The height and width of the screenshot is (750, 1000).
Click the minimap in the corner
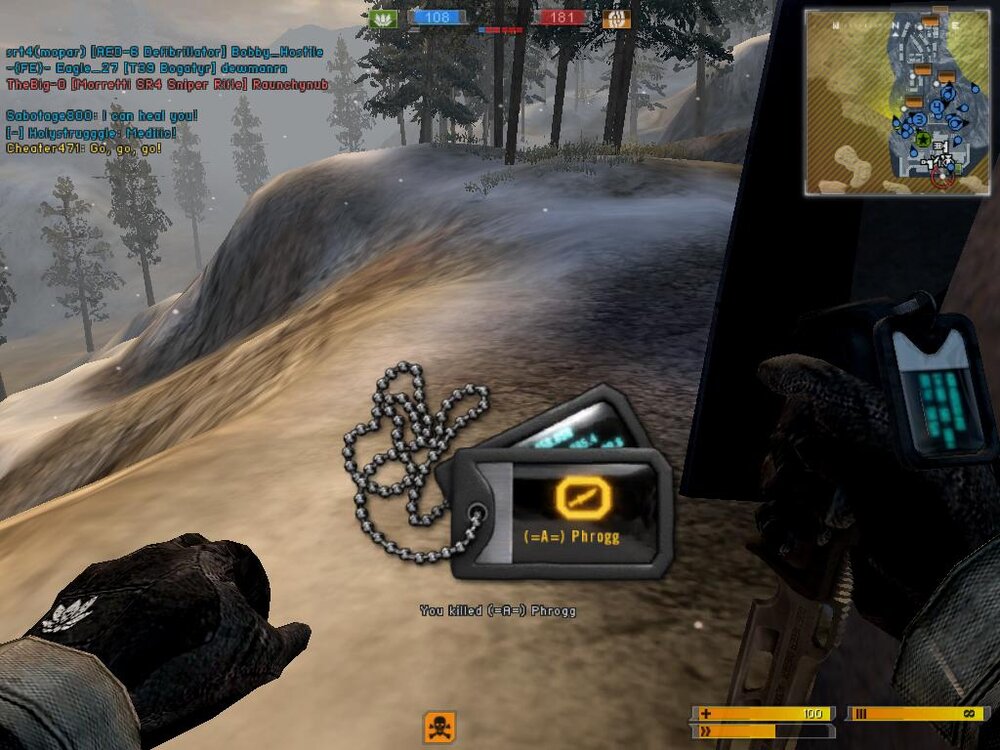(x=896, y=101)
